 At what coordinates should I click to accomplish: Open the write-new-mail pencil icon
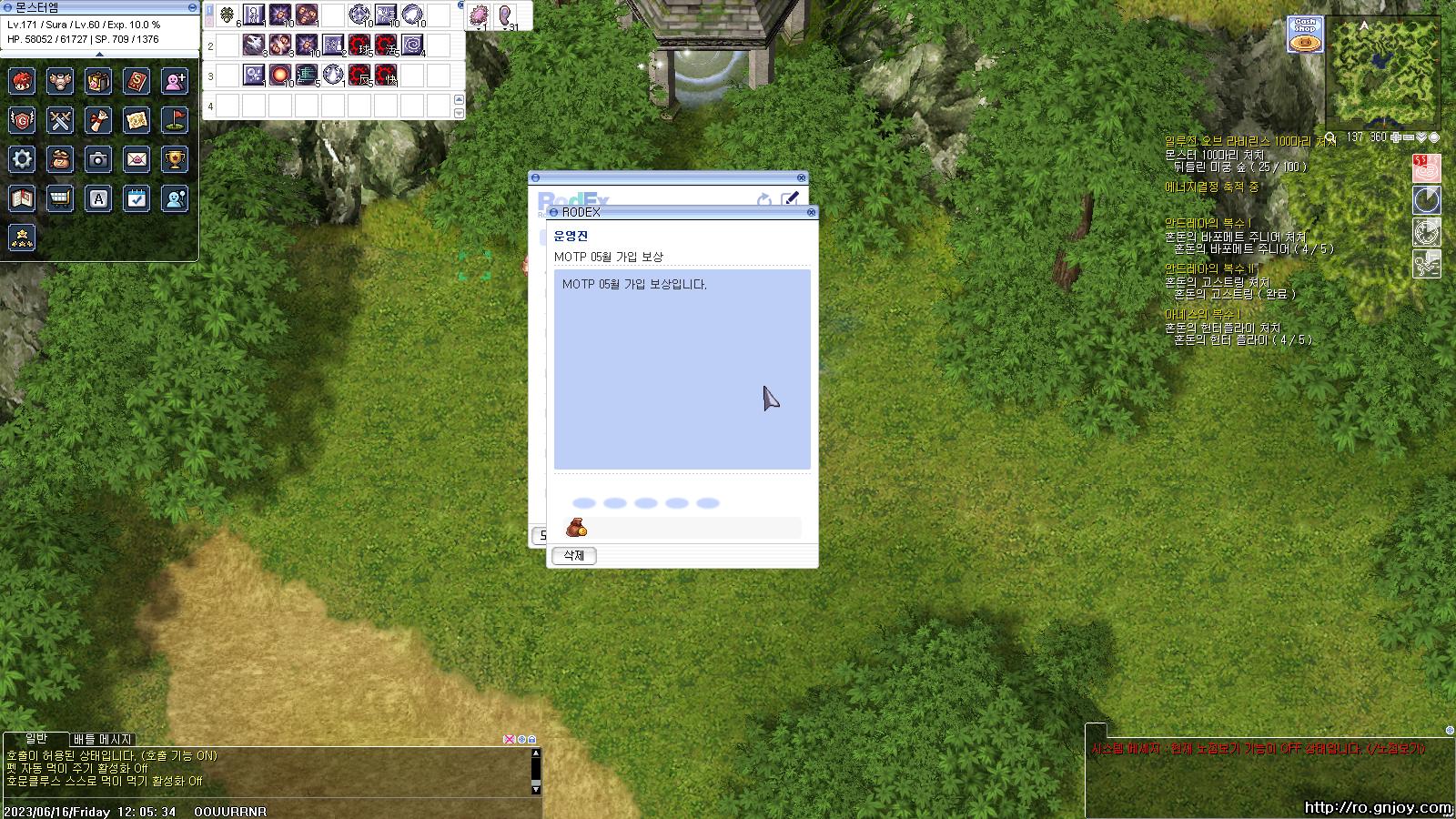pos(790,199)
